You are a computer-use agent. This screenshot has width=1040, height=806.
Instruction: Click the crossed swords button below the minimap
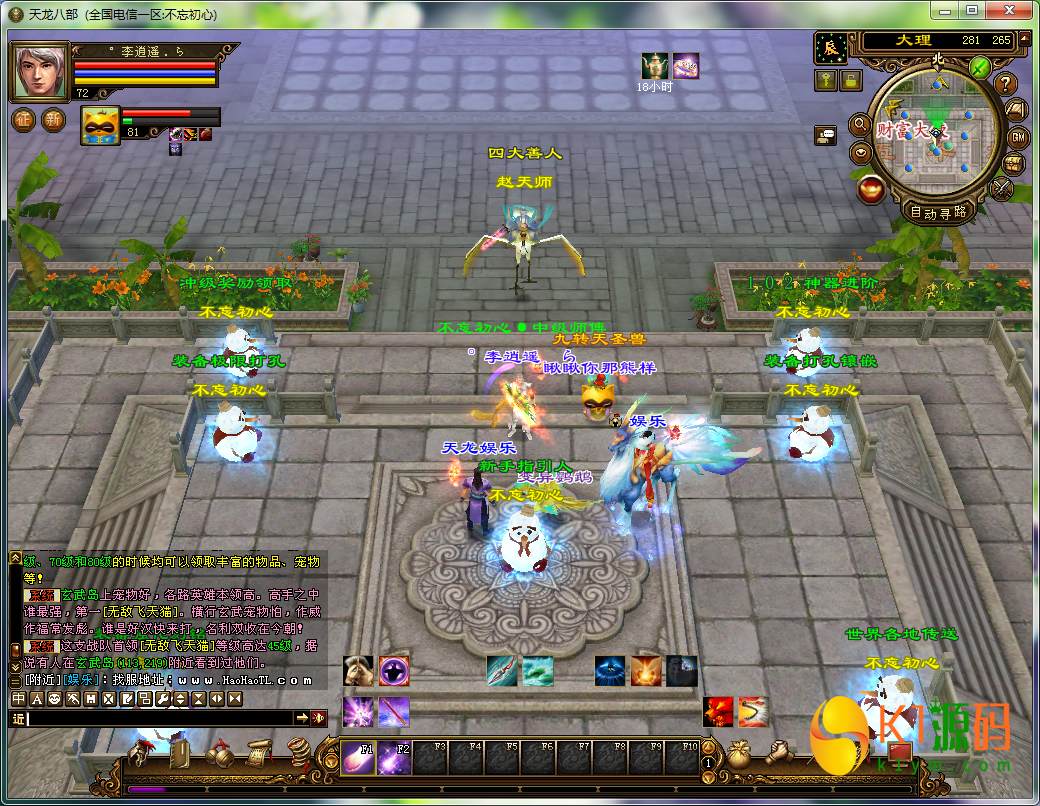pos(1001,188)
